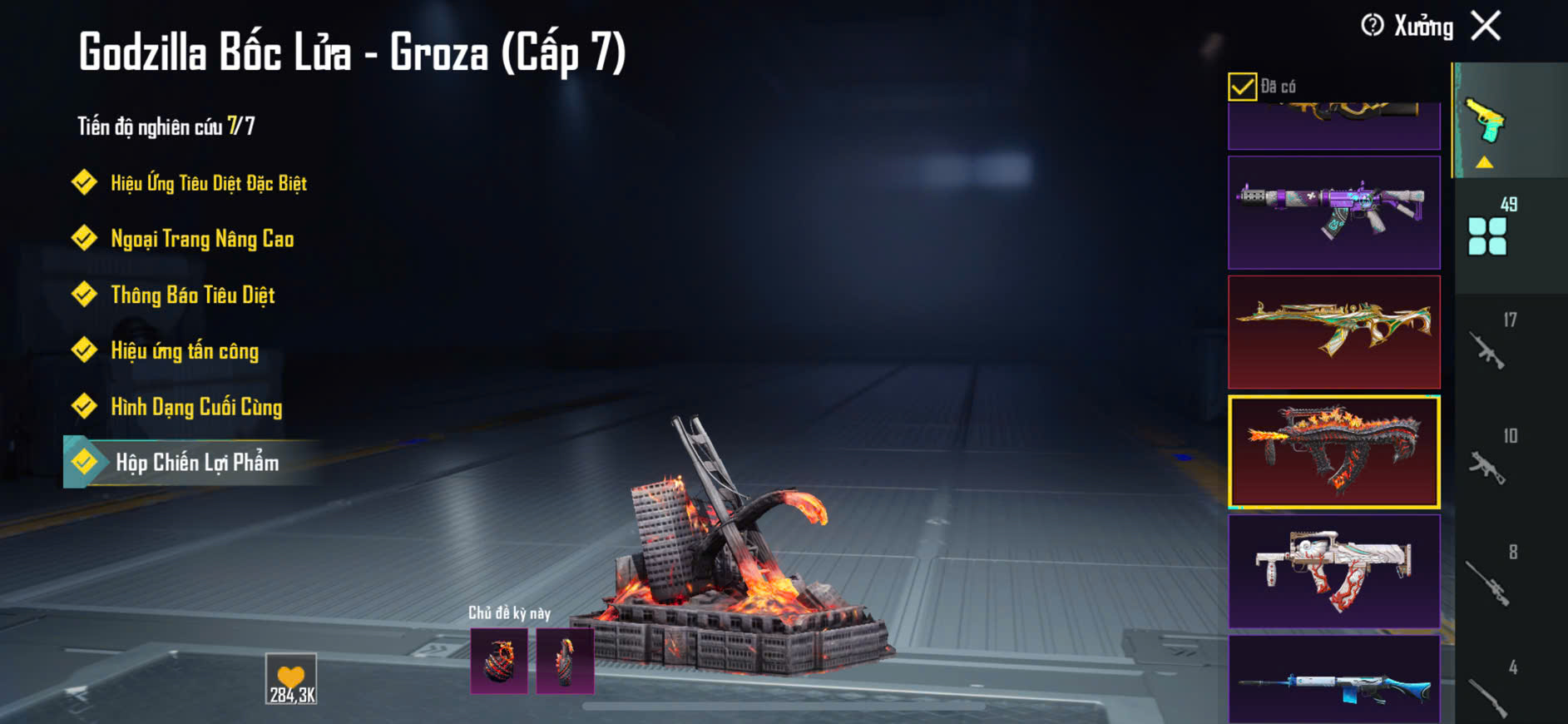Open the help icon beside Xưởng
The image size is (1568, 724).
tap(1372, 26)
